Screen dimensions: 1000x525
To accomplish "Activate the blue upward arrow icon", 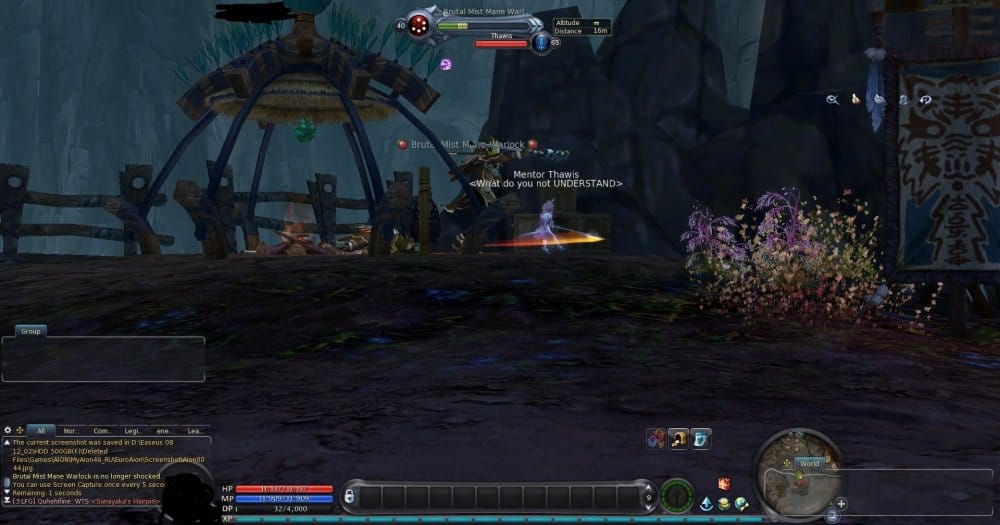I will 706,503.
